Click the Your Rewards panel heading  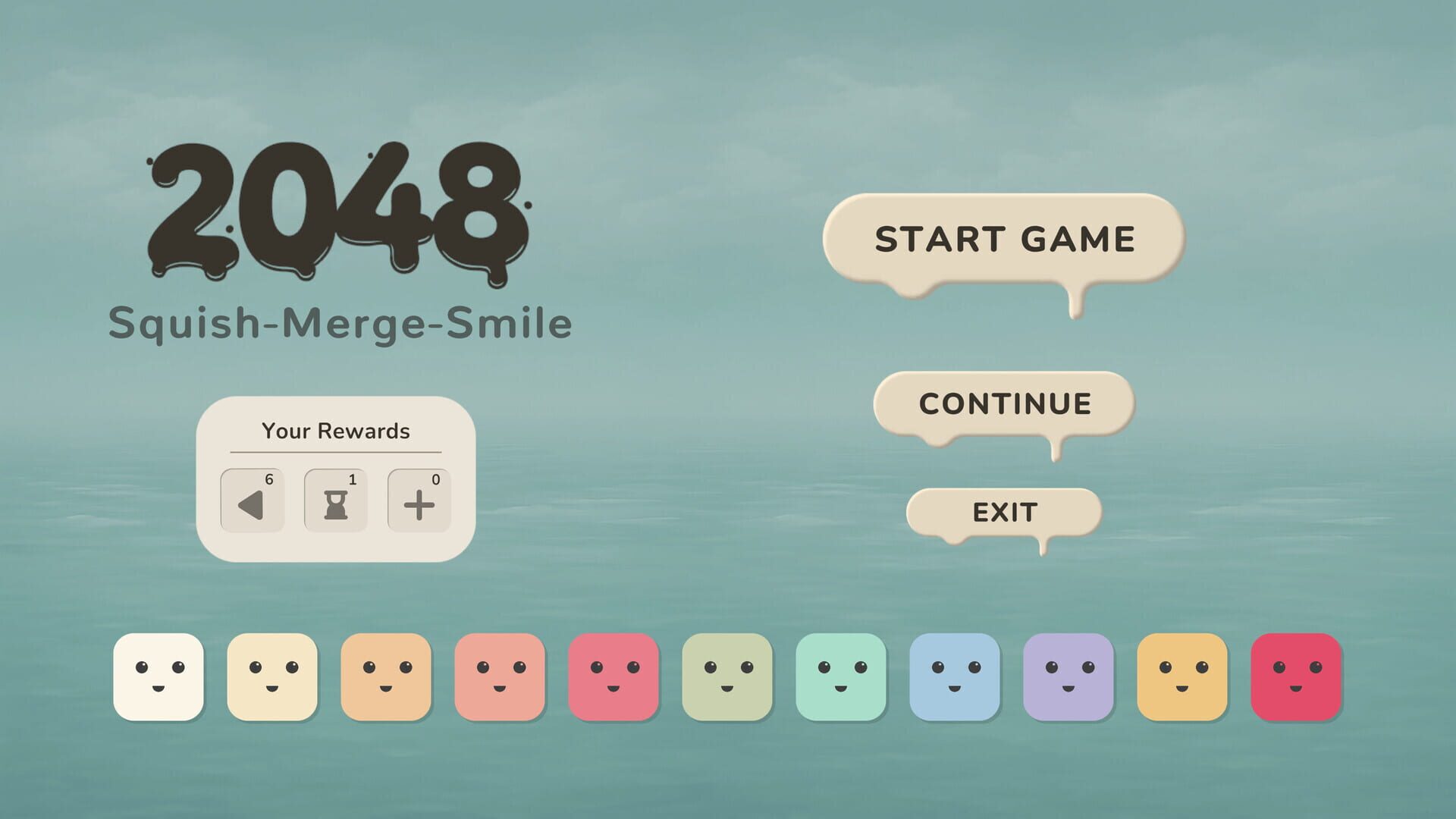pos(336,431)
